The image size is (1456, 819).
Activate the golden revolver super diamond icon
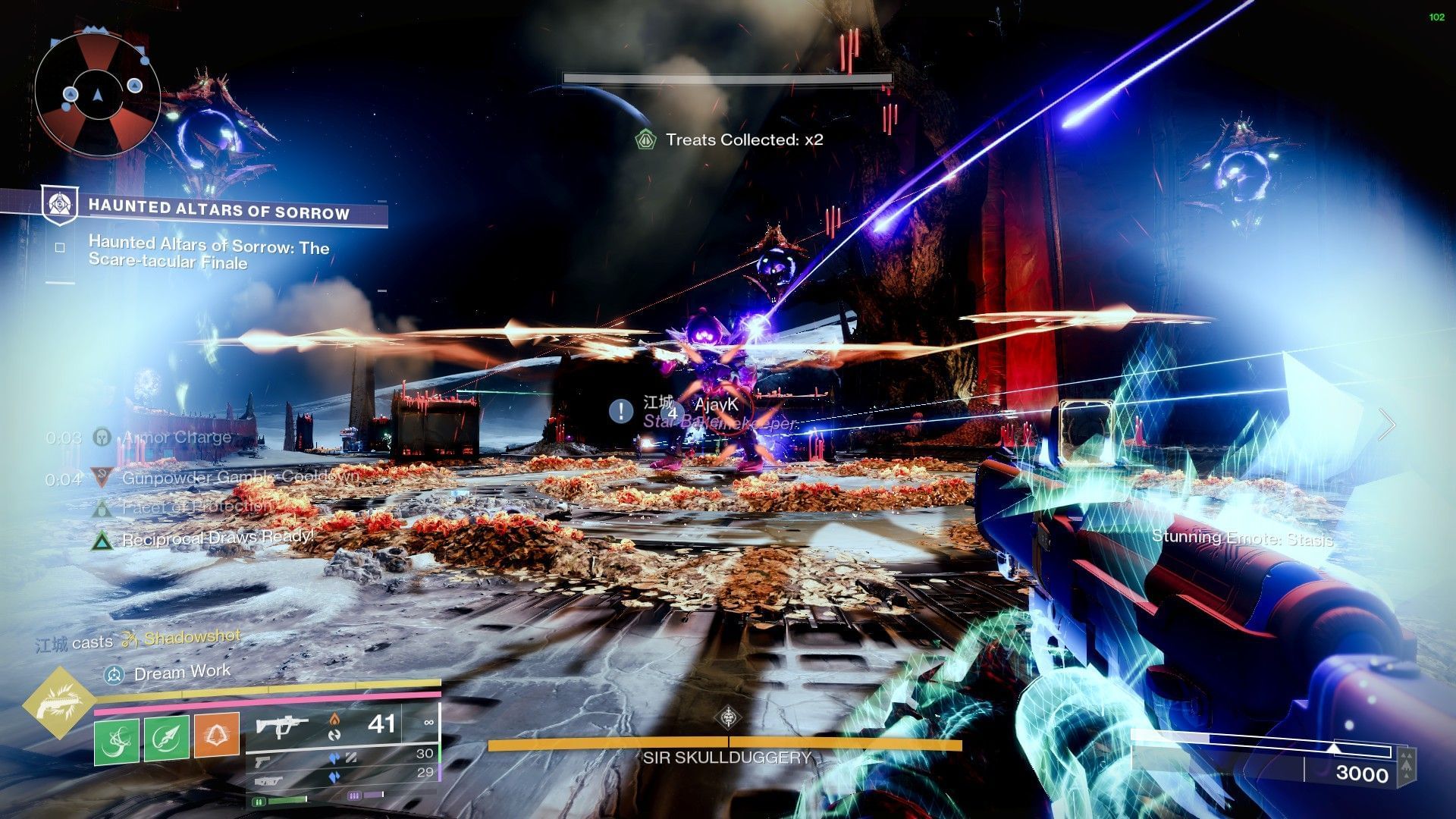point(58,703)
